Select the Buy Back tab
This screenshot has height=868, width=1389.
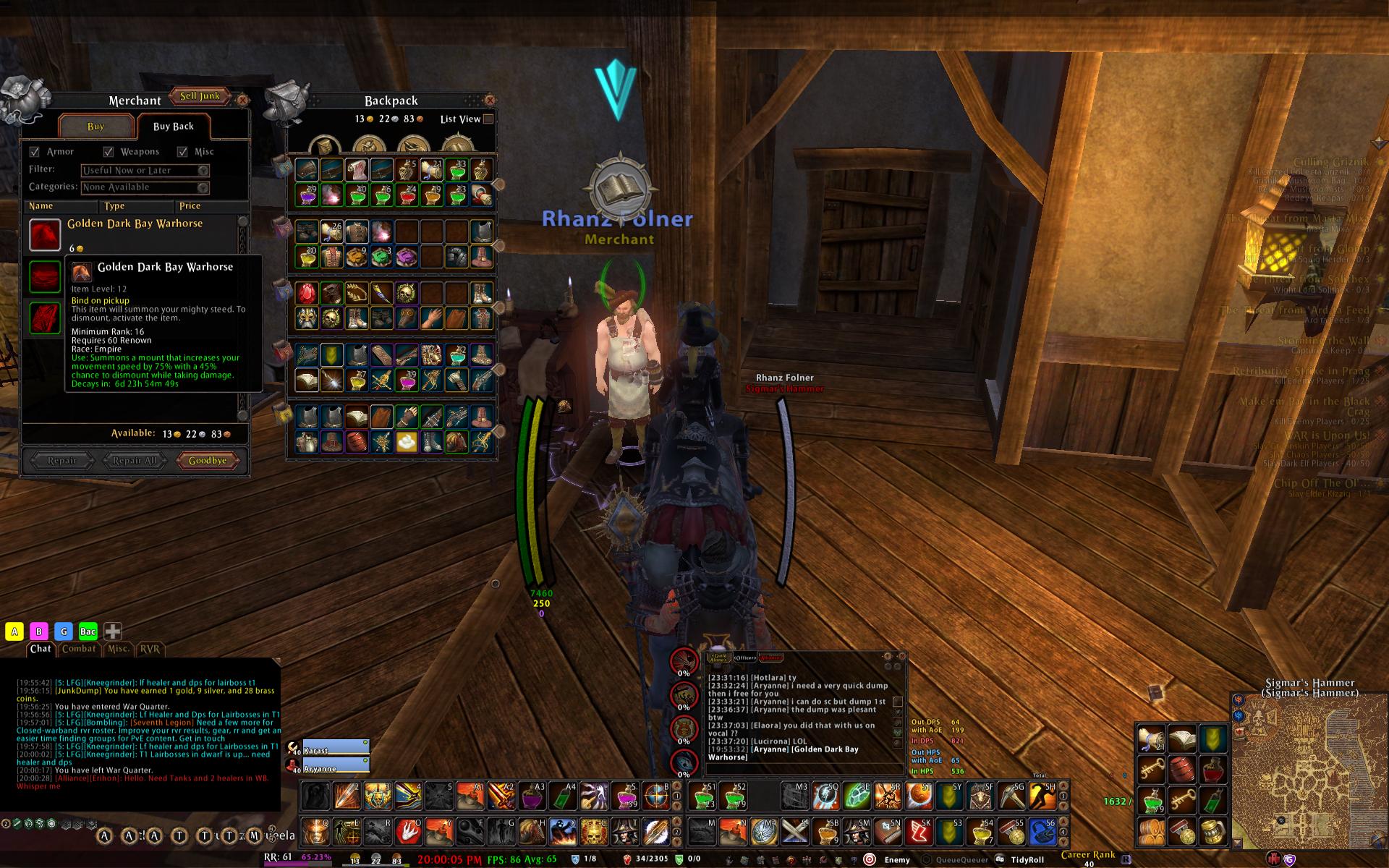click(173, 127)
